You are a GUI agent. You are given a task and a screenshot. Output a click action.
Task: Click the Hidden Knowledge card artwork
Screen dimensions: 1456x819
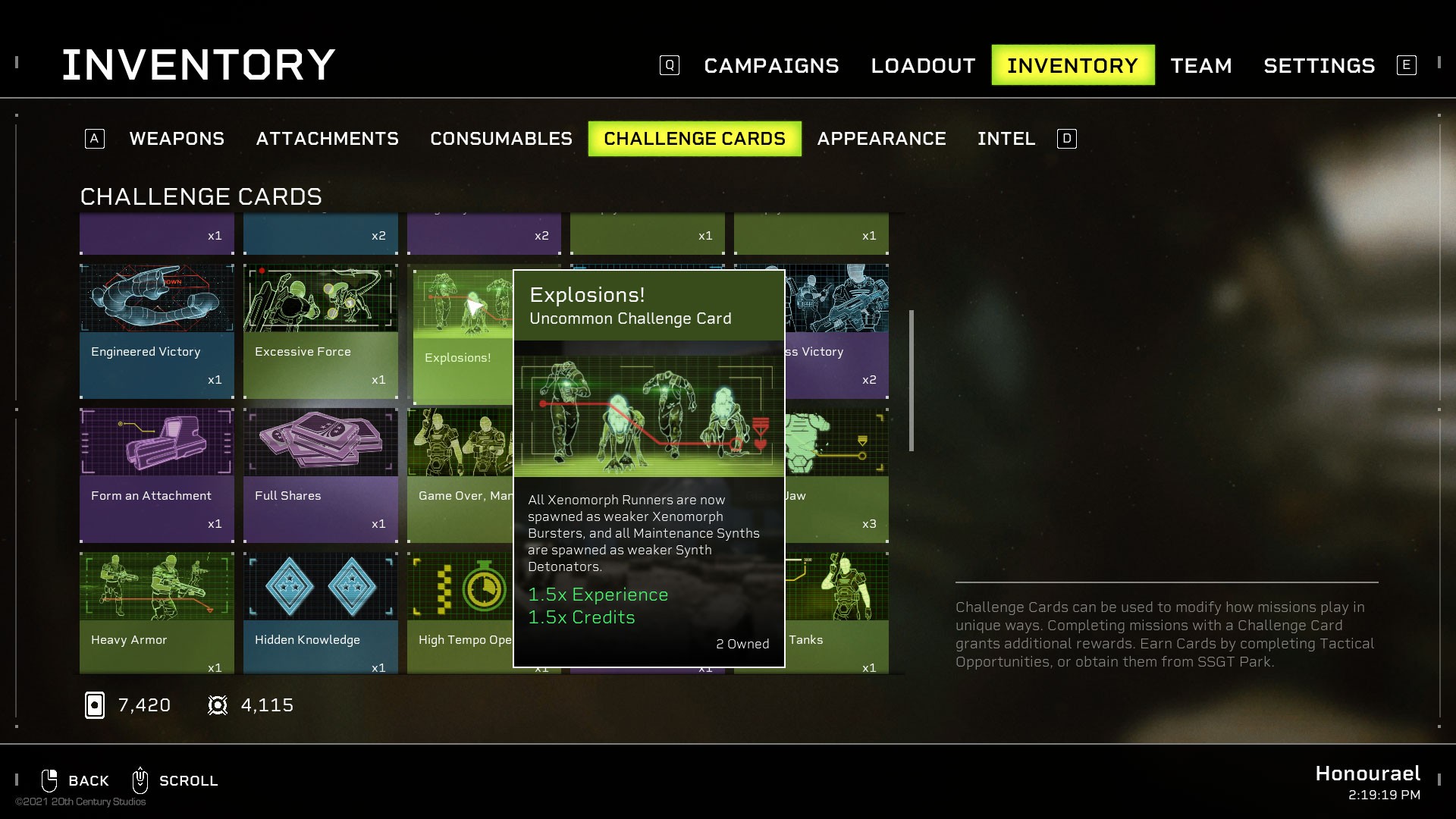[x=320, y=586]
